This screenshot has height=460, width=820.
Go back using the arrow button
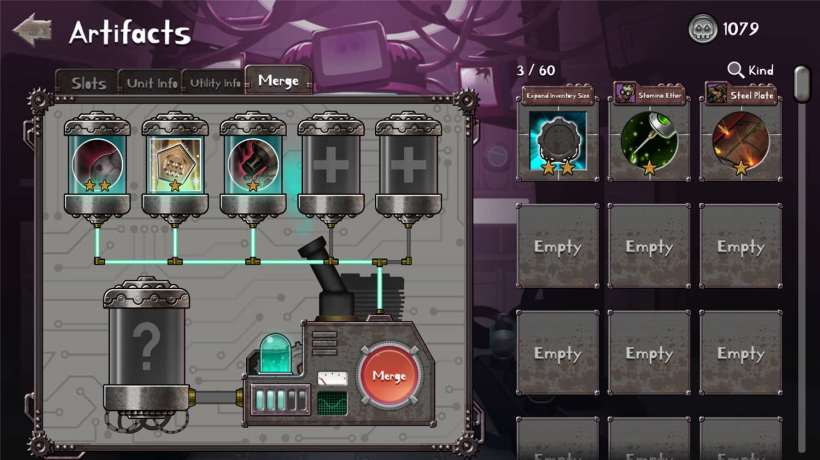(x=32, y=29)
